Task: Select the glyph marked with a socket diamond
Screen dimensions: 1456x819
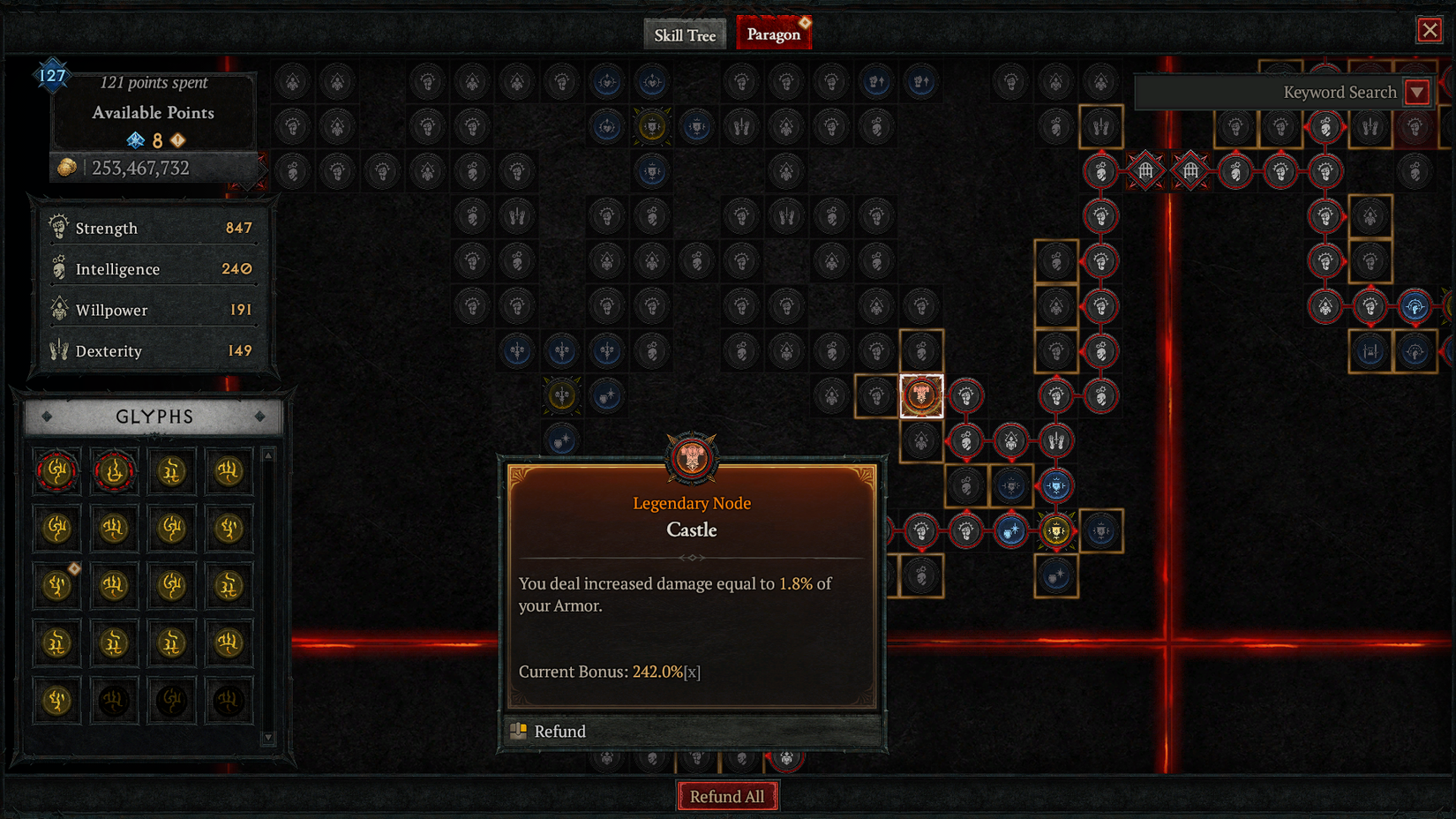Action: pos(57,585)
